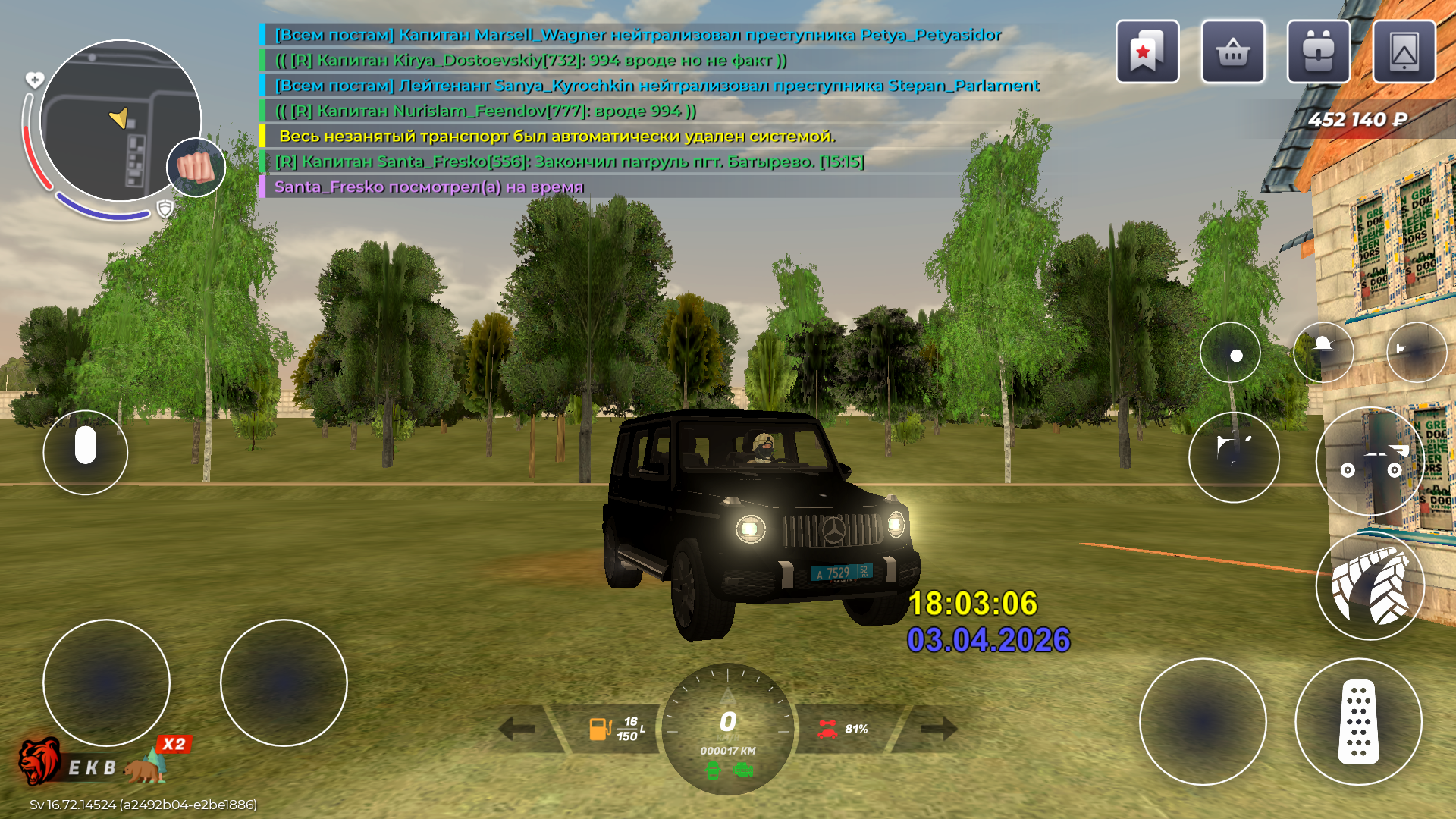The height and width of the screenshot is (819, 1456).
Task: Tap the microphone voice chat button
Action: click(x=86, y=452)
